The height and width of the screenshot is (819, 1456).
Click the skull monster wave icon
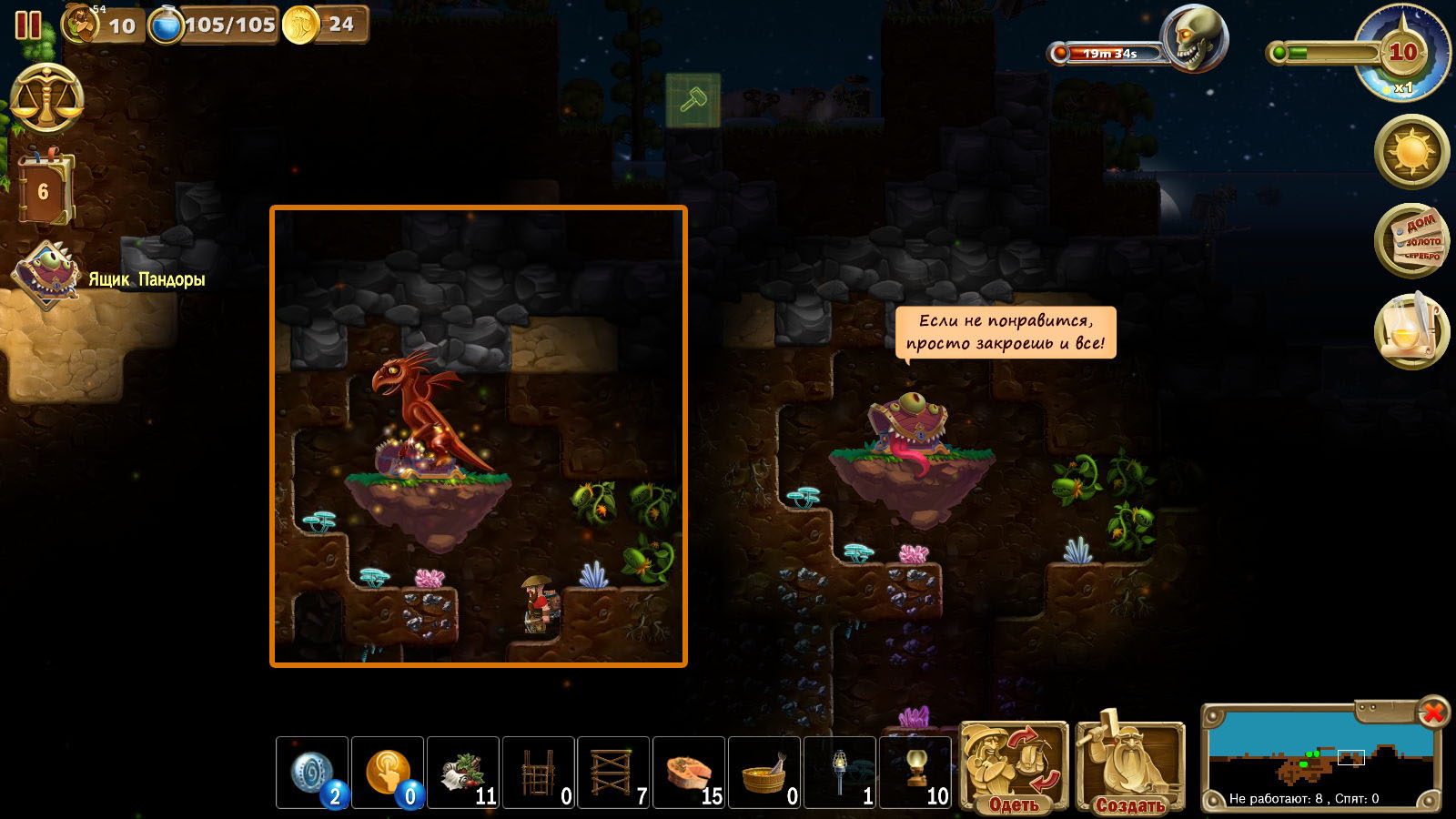(1196, 38)
